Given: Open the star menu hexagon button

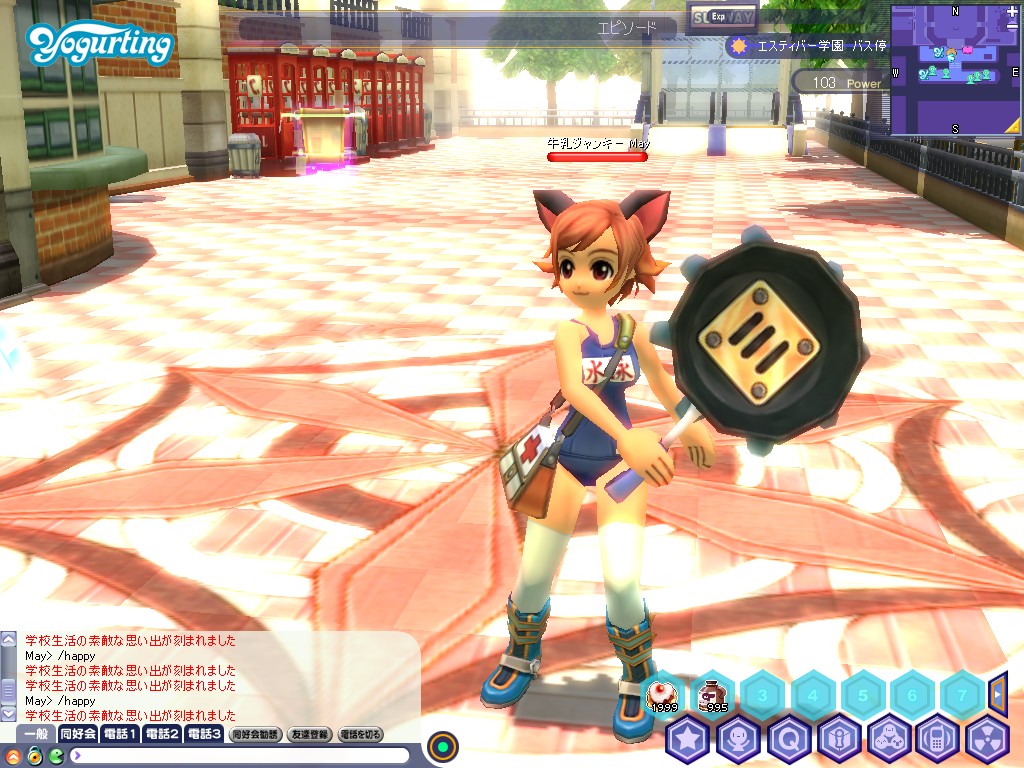Looking at the screenshot, I should coord(687,741).
